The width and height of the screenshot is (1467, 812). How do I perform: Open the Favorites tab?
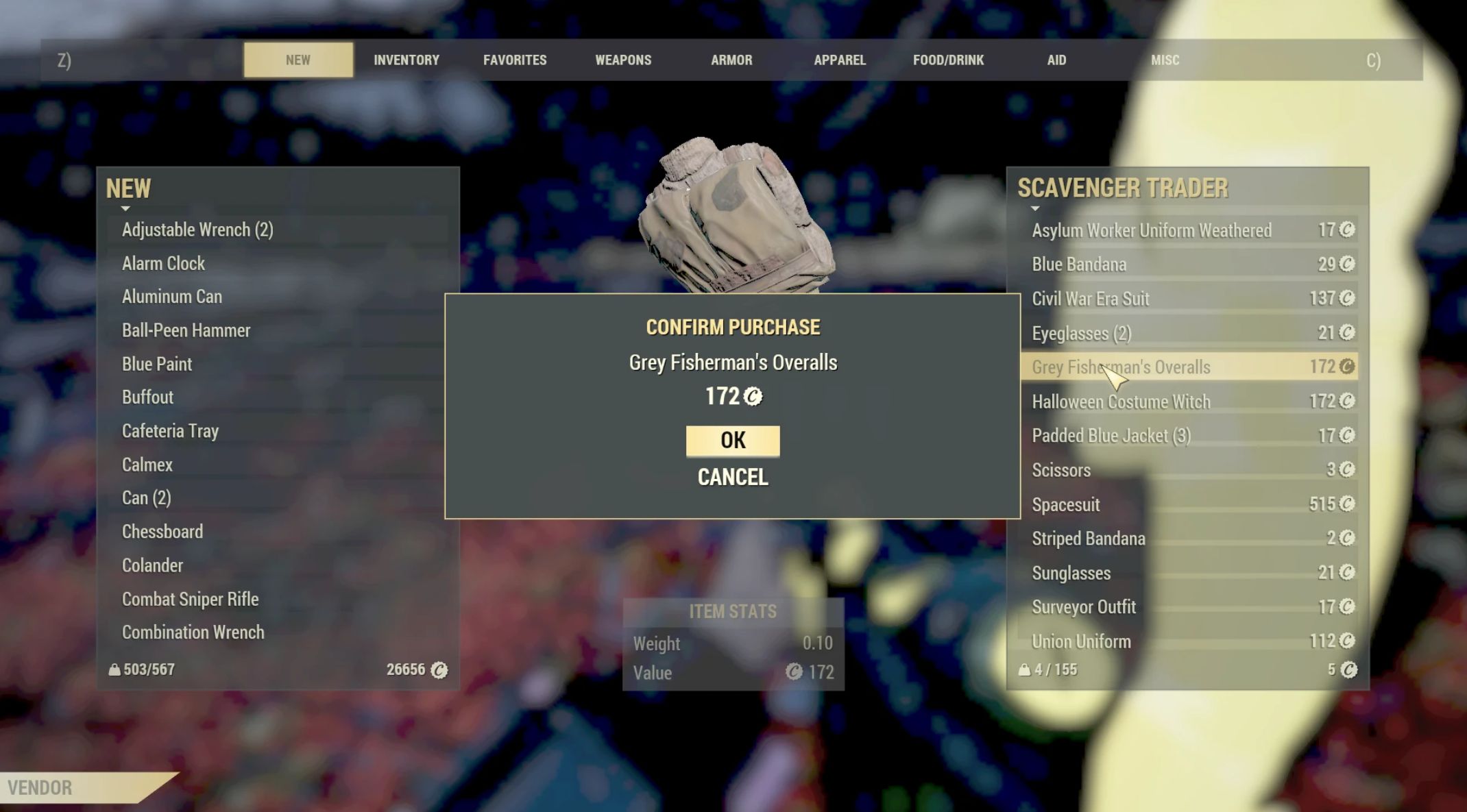(515, 60)
